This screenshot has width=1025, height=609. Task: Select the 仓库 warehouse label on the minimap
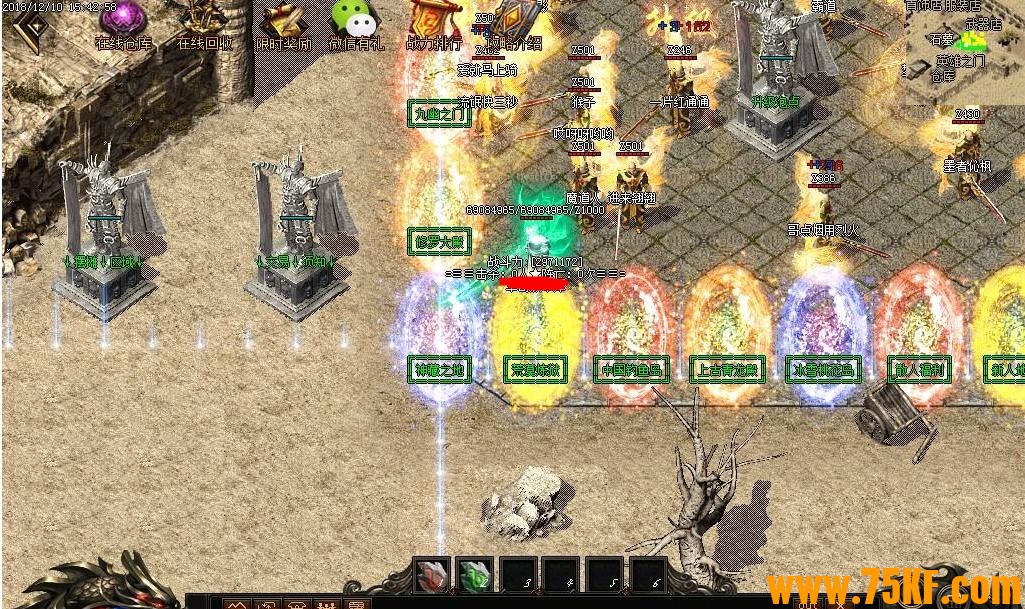click(x=943, y=77)
